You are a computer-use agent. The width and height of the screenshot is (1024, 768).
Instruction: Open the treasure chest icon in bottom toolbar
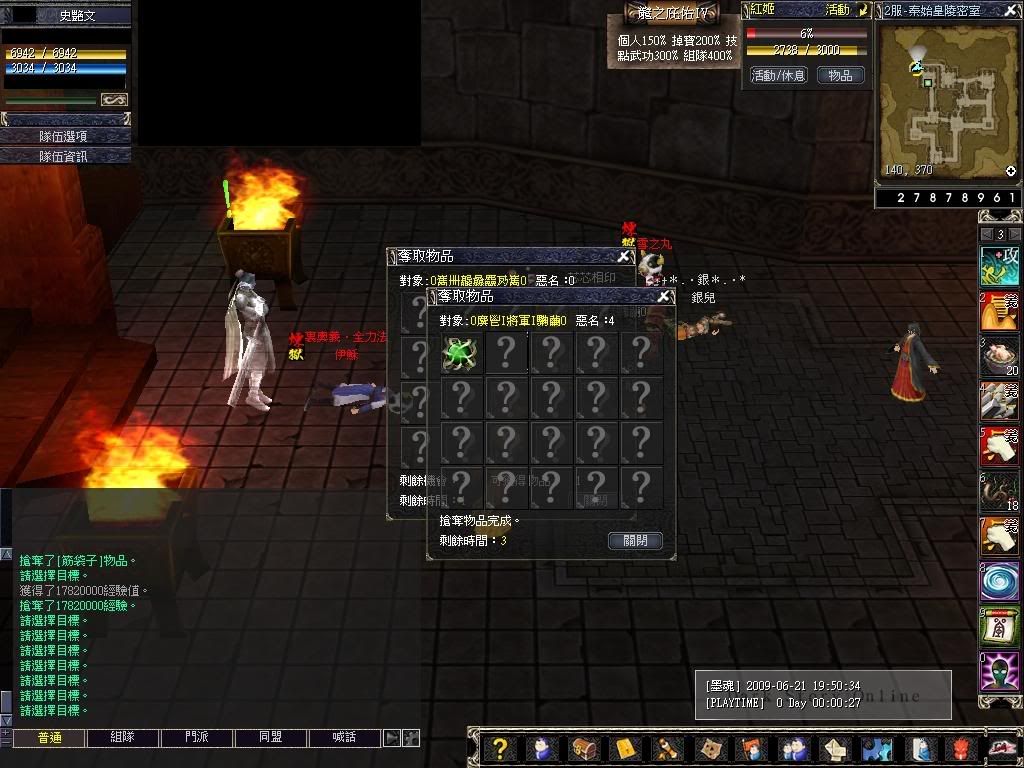583,748
